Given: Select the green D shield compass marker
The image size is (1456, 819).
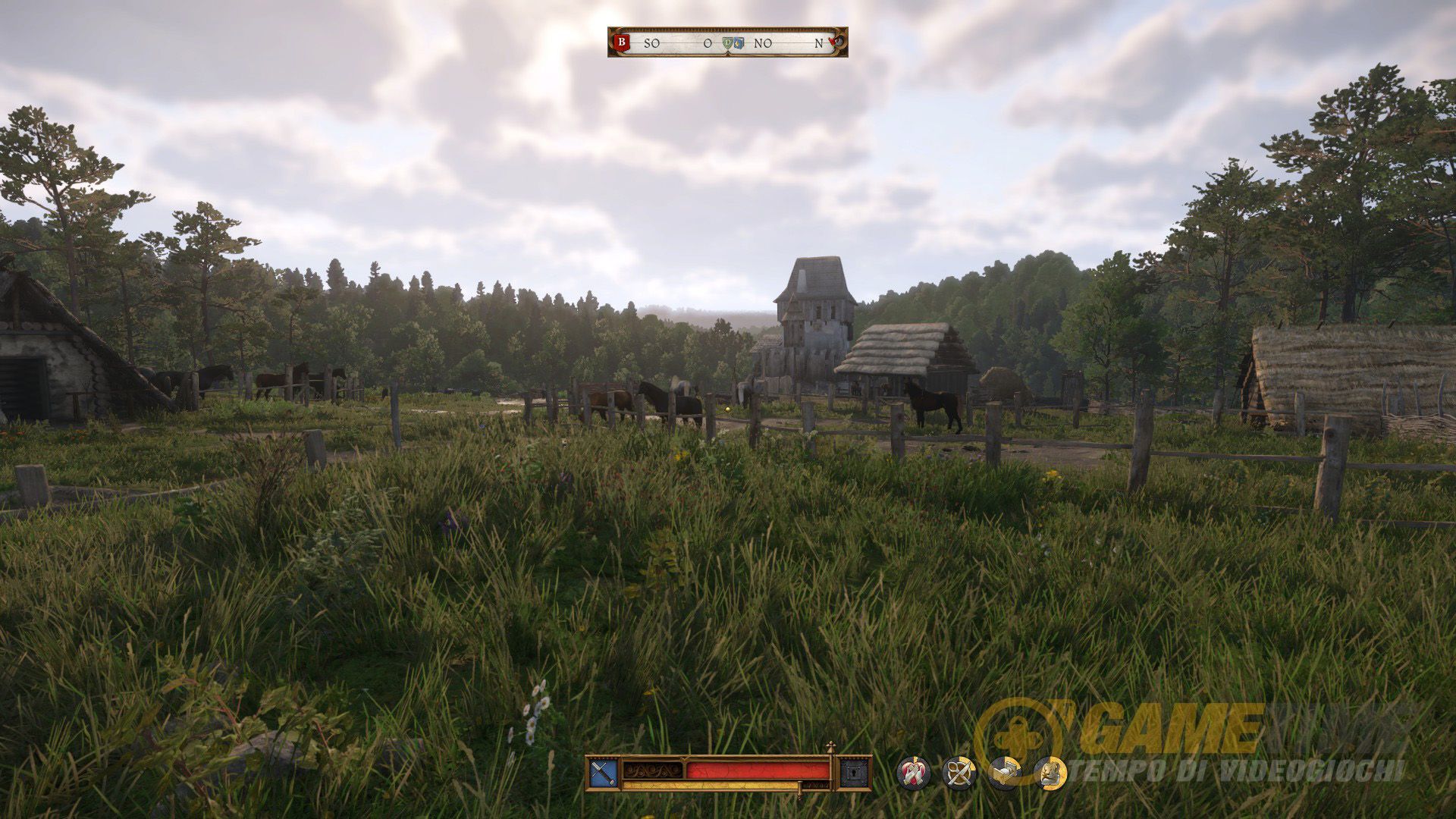Looking at the screenshot, I should pyautogui.click(x=730, y=43).
